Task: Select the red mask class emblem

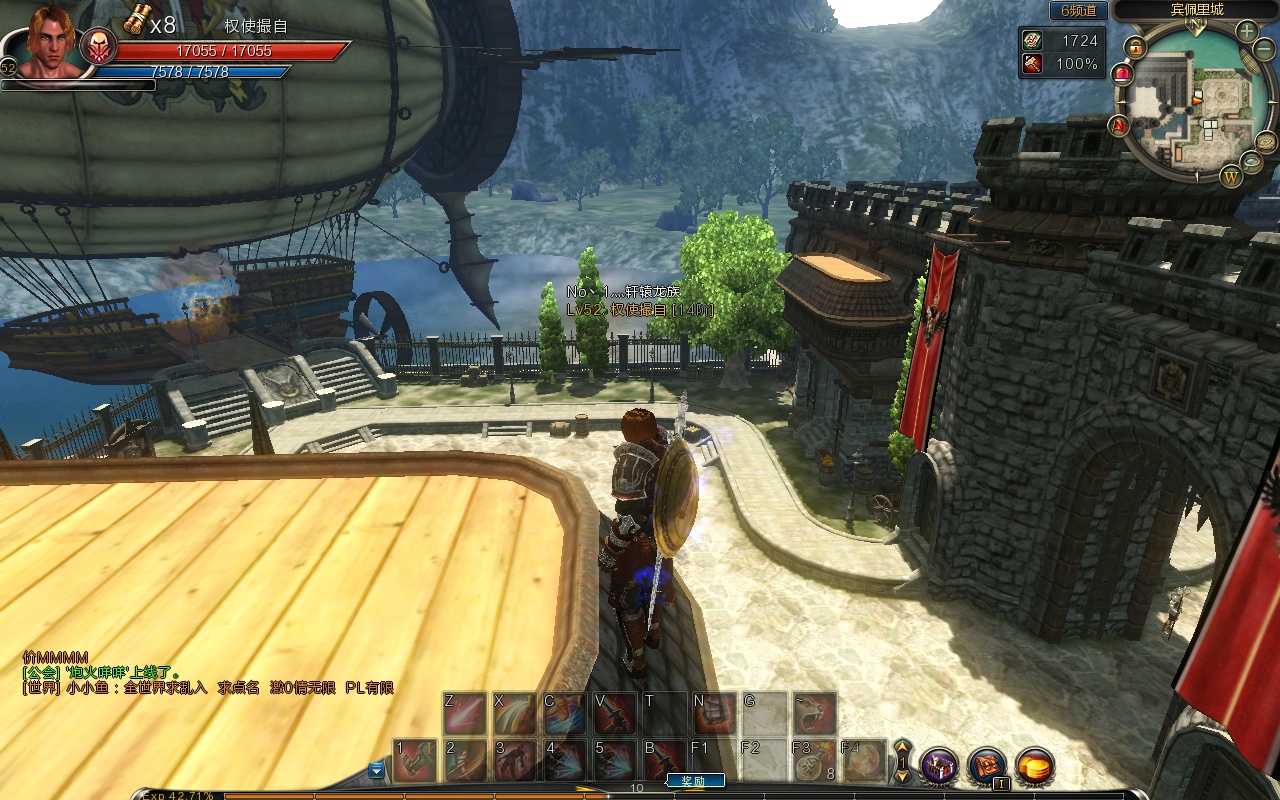Action: [x=98, y=47]
